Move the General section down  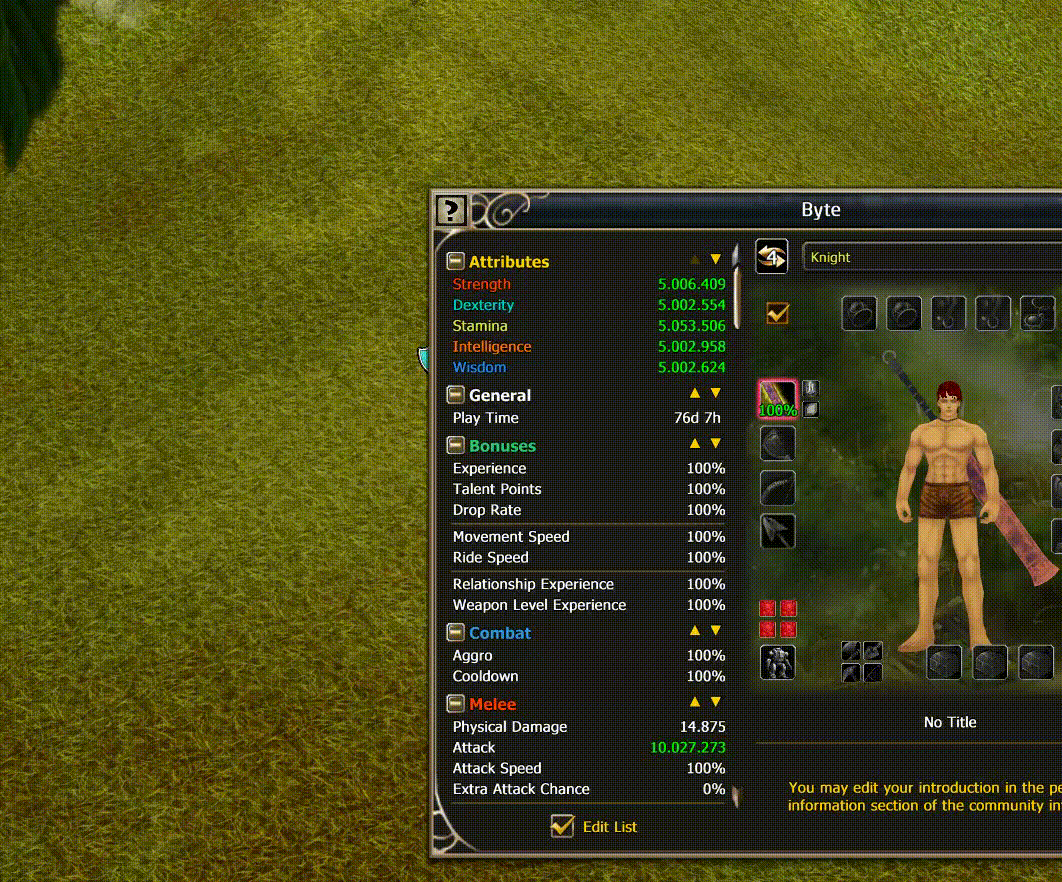(716, 393)
